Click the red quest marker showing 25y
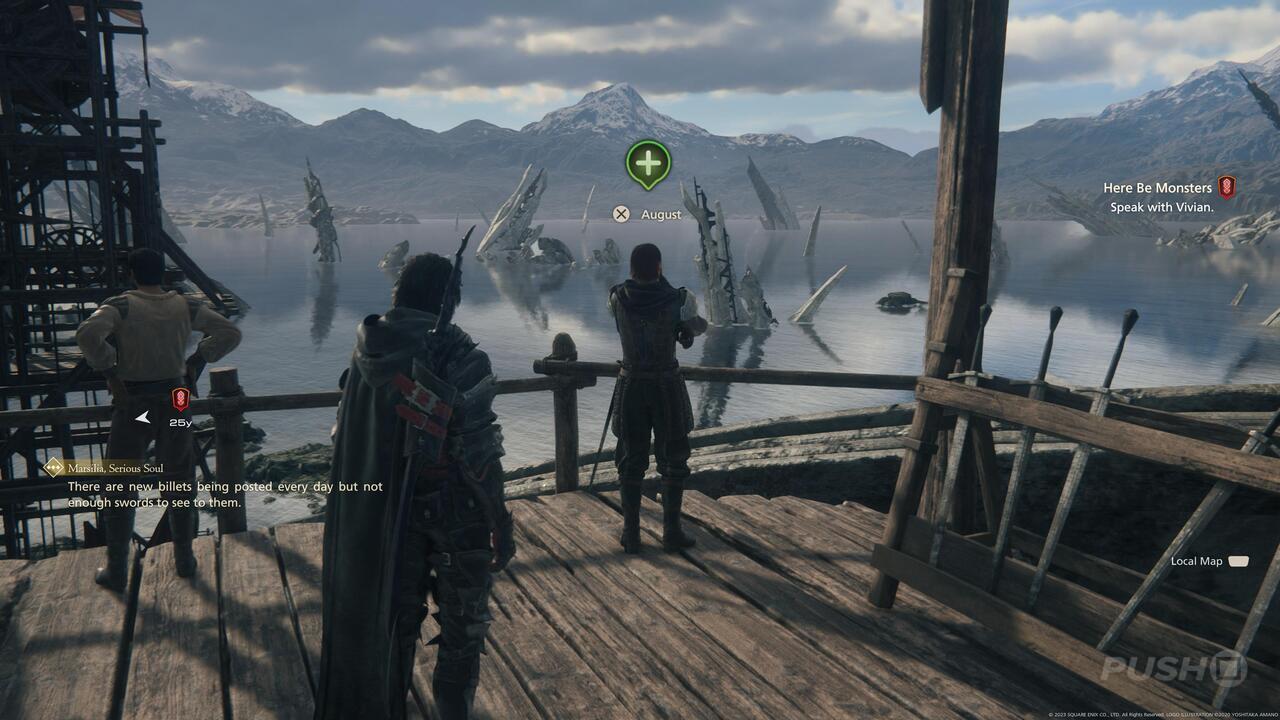The image size is (1280, 720). 180,400
